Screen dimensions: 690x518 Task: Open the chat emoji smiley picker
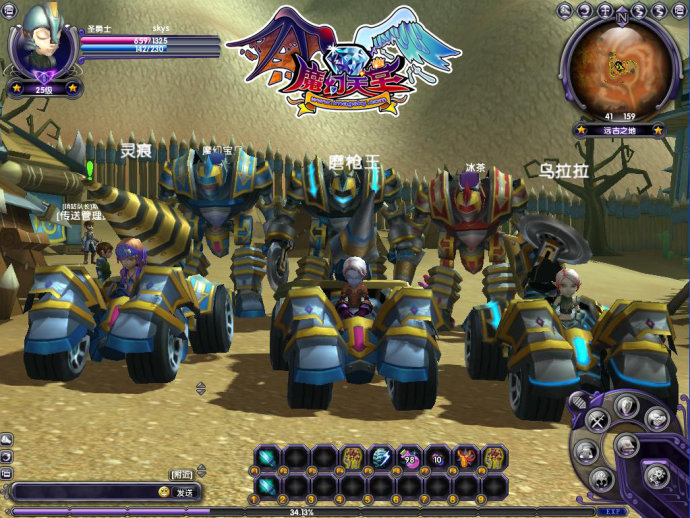click(x=164, y=492)
